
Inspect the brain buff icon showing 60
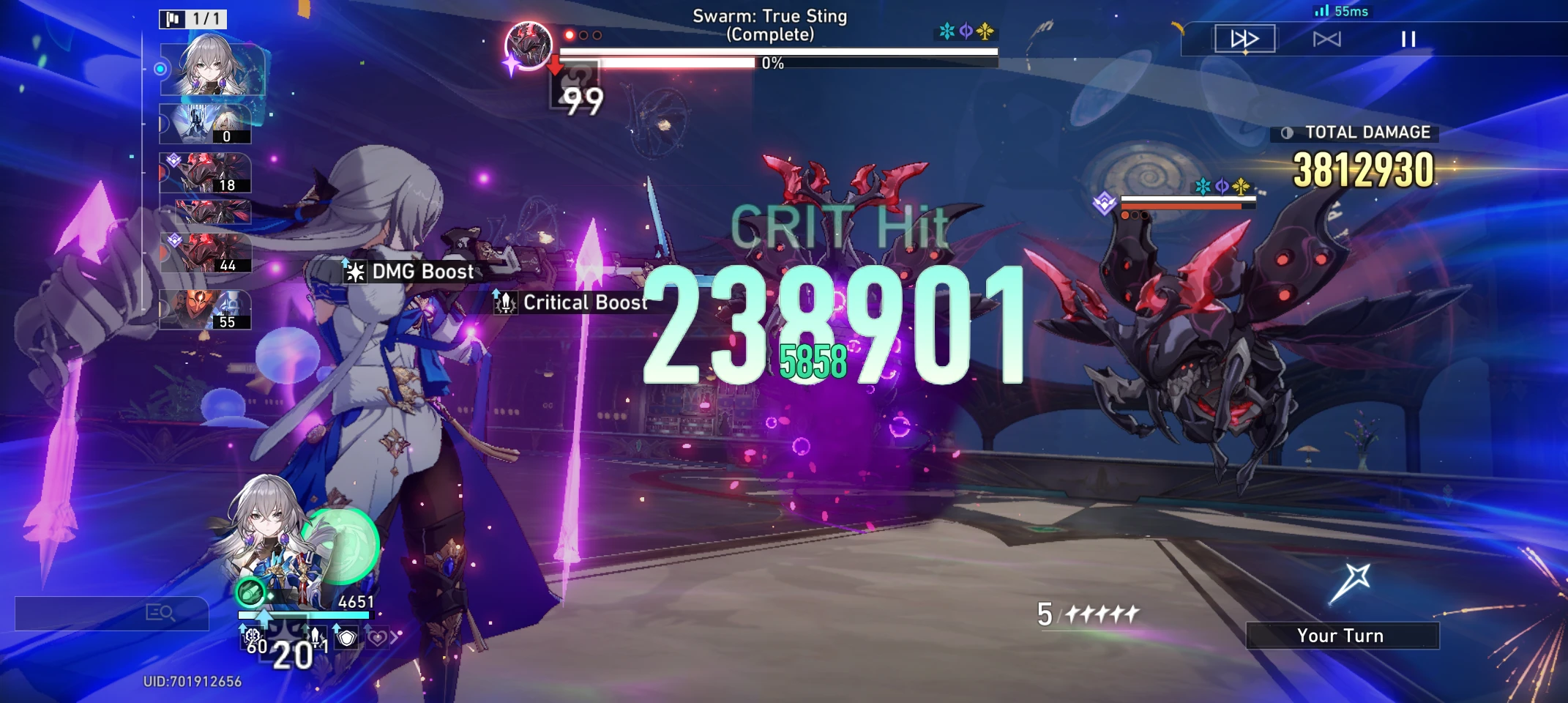click(x=253, y=636)
